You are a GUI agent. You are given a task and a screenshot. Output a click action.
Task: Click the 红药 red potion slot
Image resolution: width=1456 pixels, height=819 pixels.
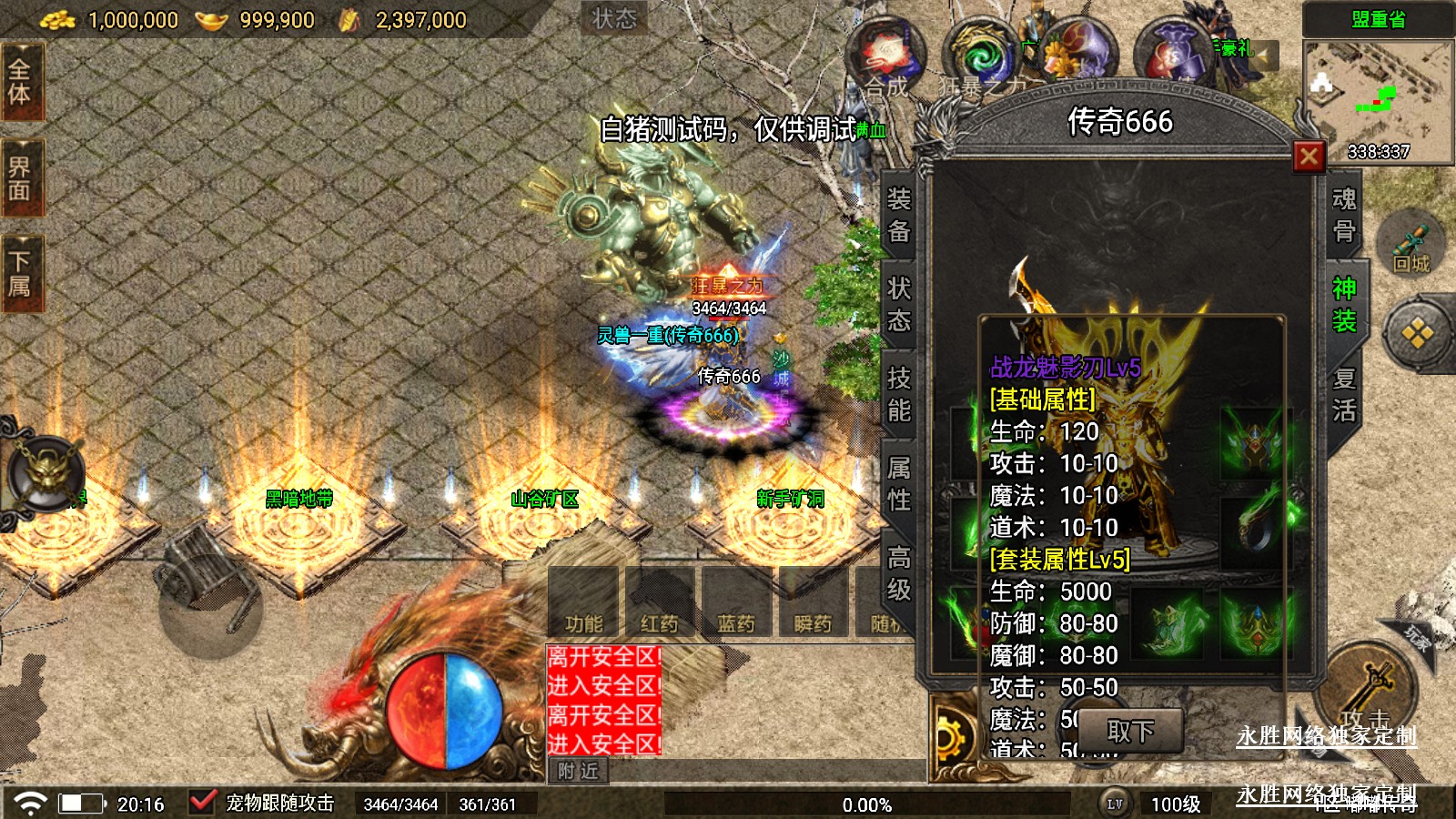coord(660,602)
